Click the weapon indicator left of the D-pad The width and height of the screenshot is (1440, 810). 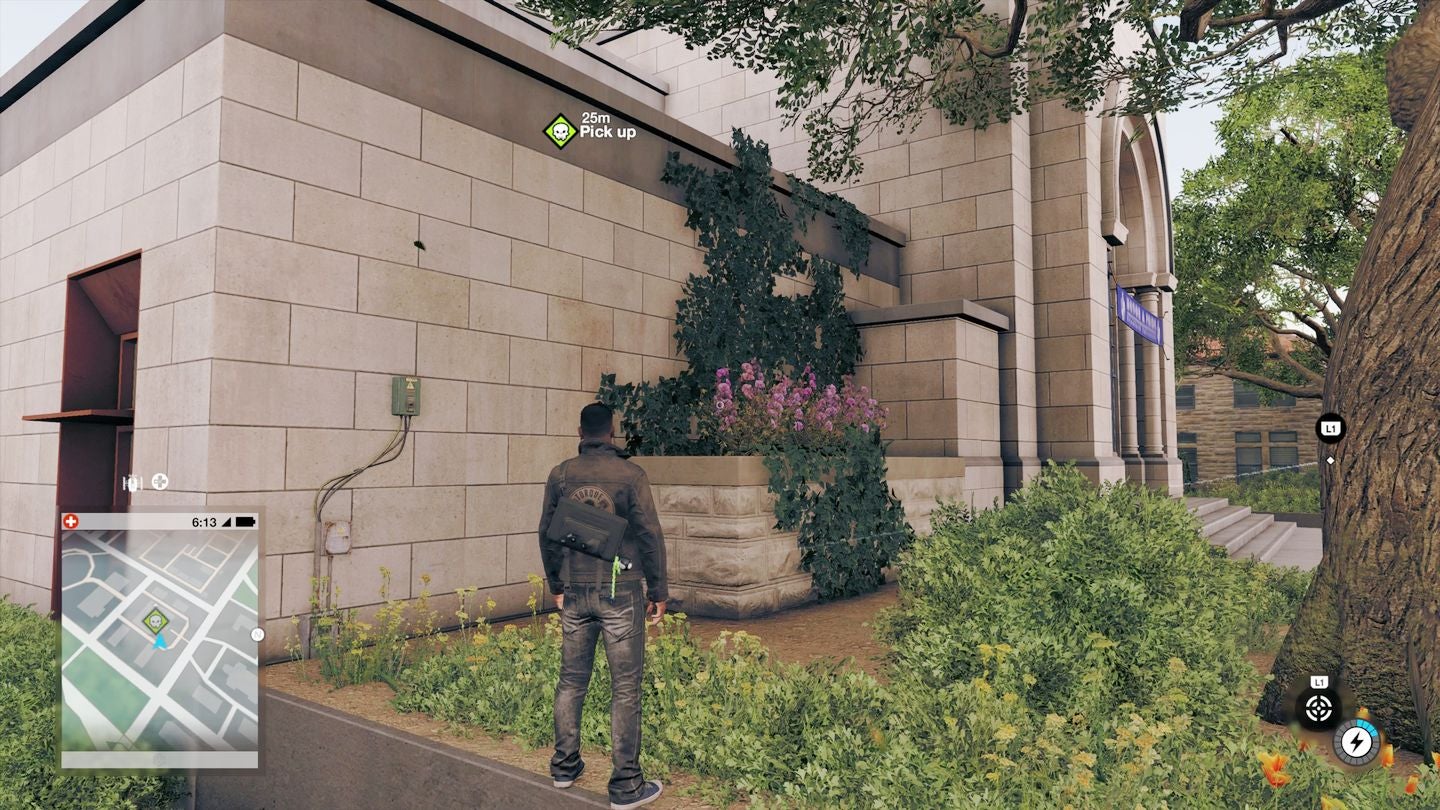coord(131,484)
